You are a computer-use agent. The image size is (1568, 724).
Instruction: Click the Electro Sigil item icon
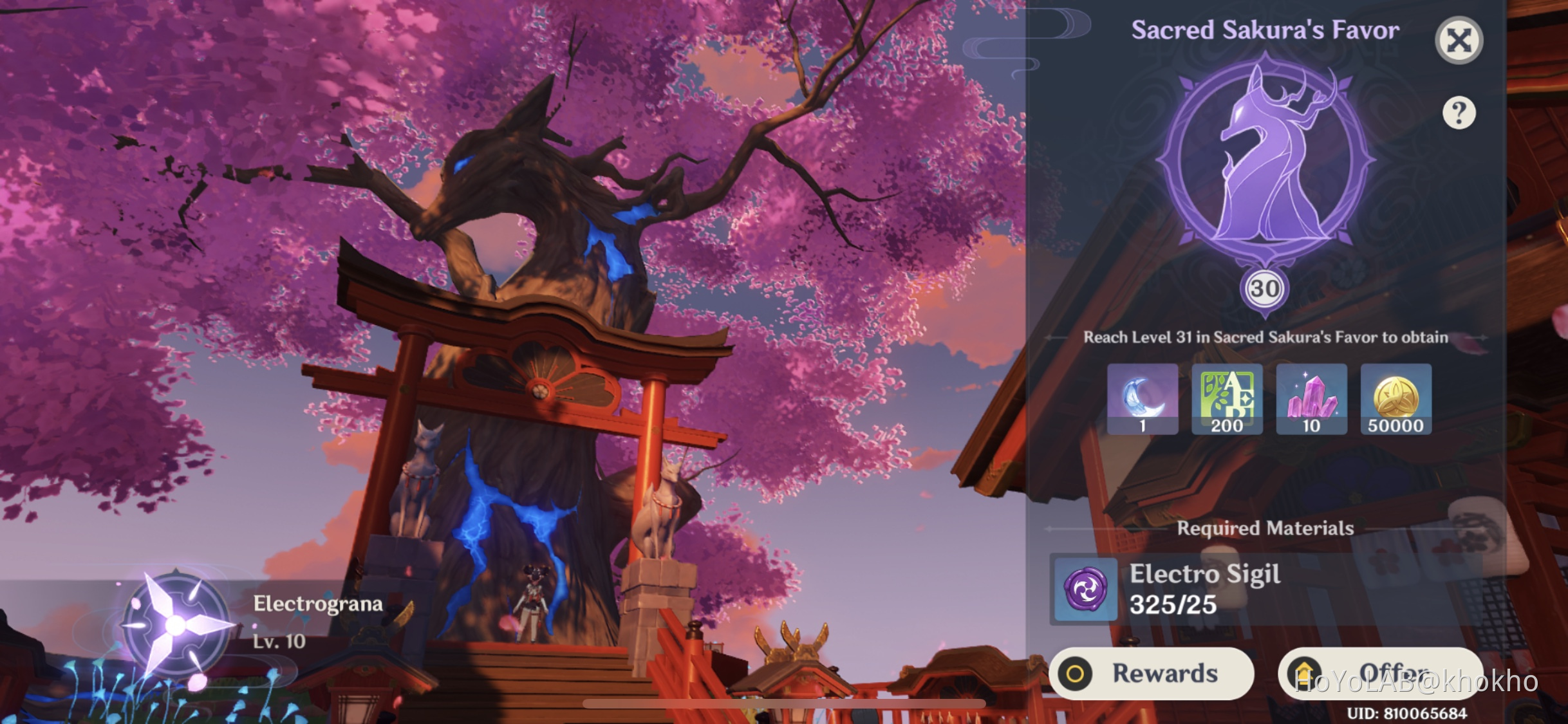click(x=1085, y=589)
